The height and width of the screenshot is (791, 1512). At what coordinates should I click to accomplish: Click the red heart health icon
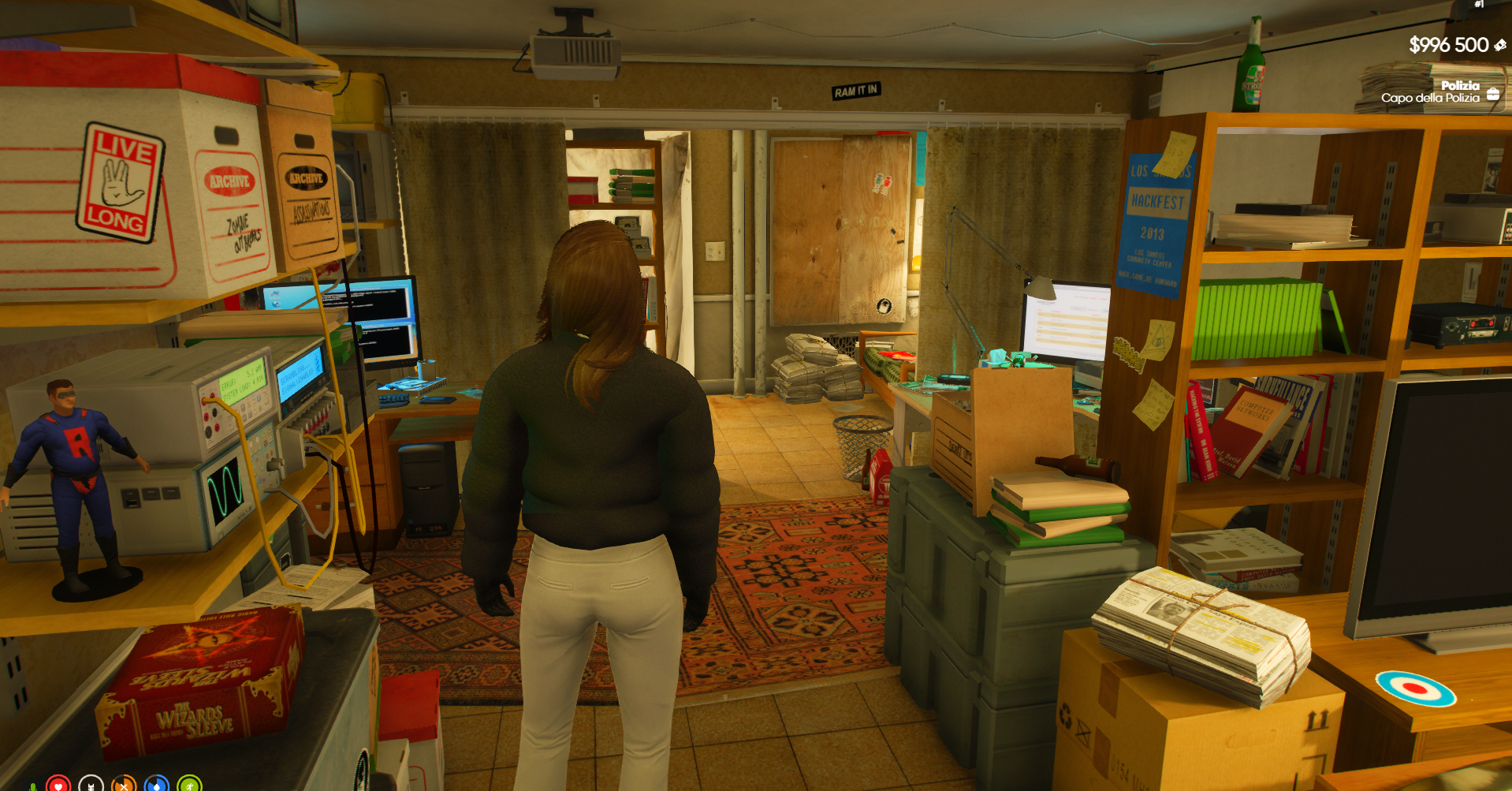(58, 785)
